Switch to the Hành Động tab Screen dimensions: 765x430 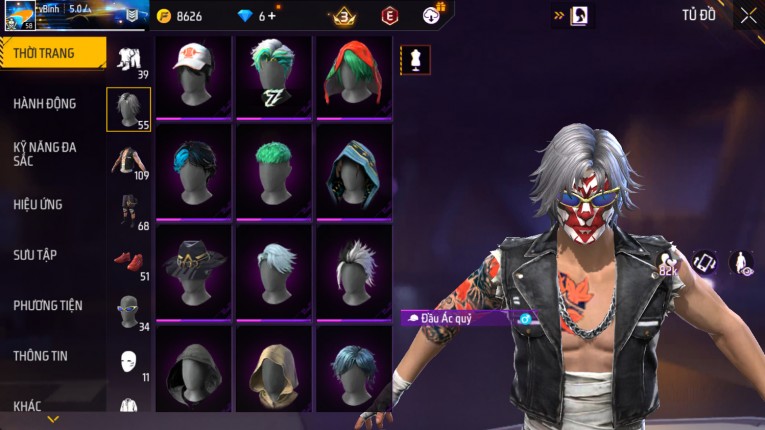coord(45,103)
